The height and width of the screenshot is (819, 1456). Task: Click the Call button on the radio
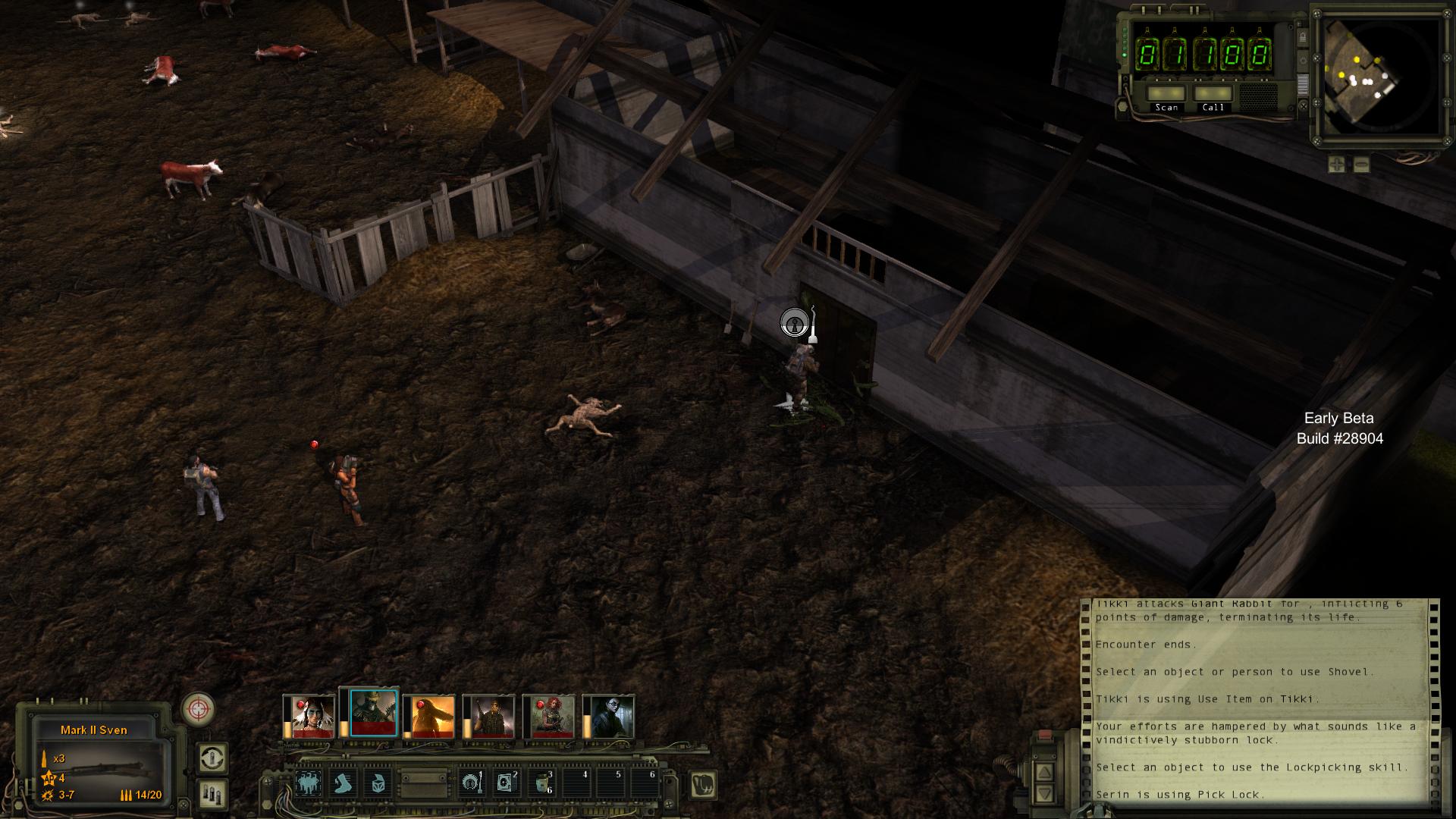1213,95
